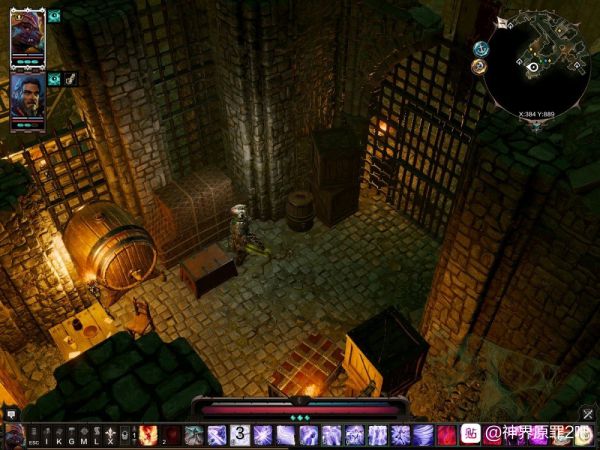
Task: Click the orange swirl button by minimap
Action: tap(480, 66)
